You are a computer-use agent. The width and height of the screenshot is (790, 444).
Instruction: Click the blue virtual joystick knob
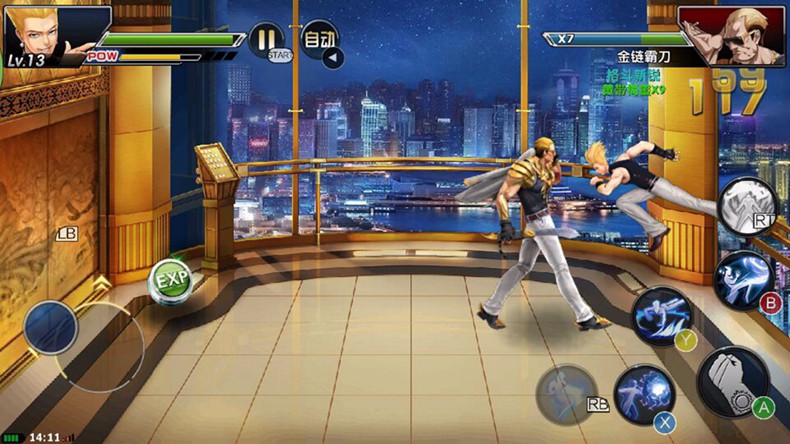[x=51, y=327]
